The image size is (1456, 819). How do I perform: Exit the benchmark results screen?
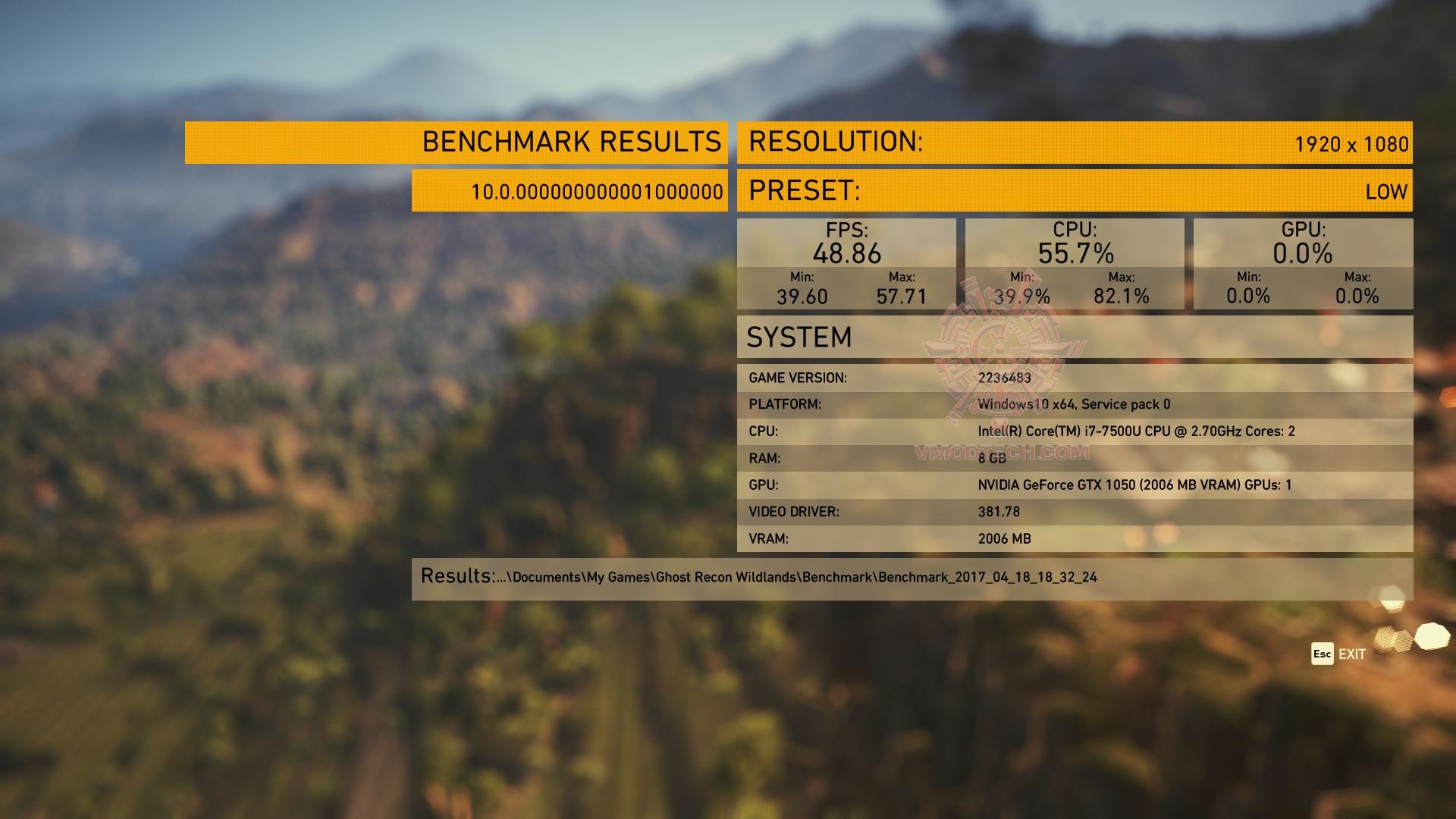1338,654
